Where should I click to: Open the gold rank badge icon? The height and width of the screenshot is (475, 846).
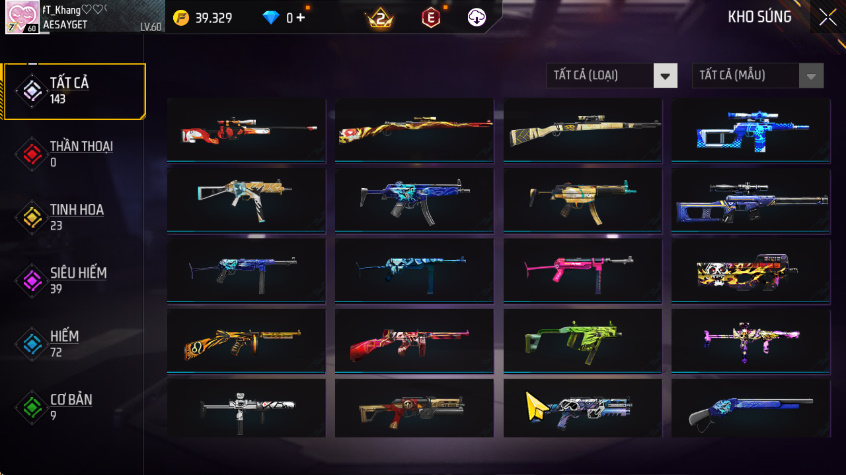(x=380, y=18)
